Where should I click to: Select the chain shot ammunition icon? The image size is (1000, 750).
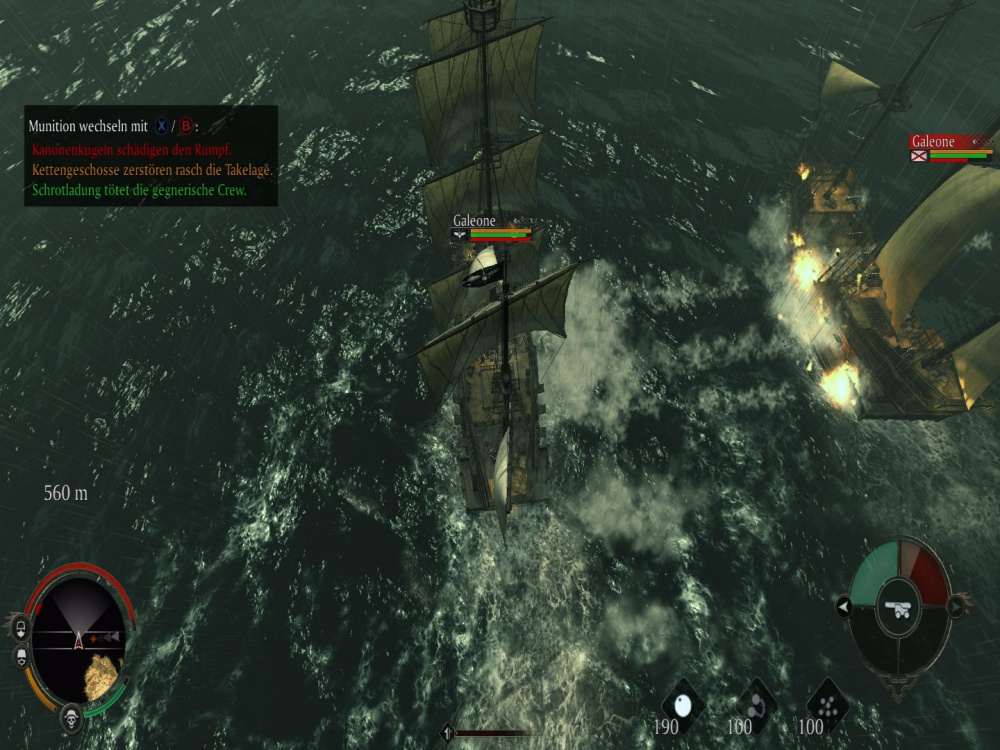pos(756,703)
